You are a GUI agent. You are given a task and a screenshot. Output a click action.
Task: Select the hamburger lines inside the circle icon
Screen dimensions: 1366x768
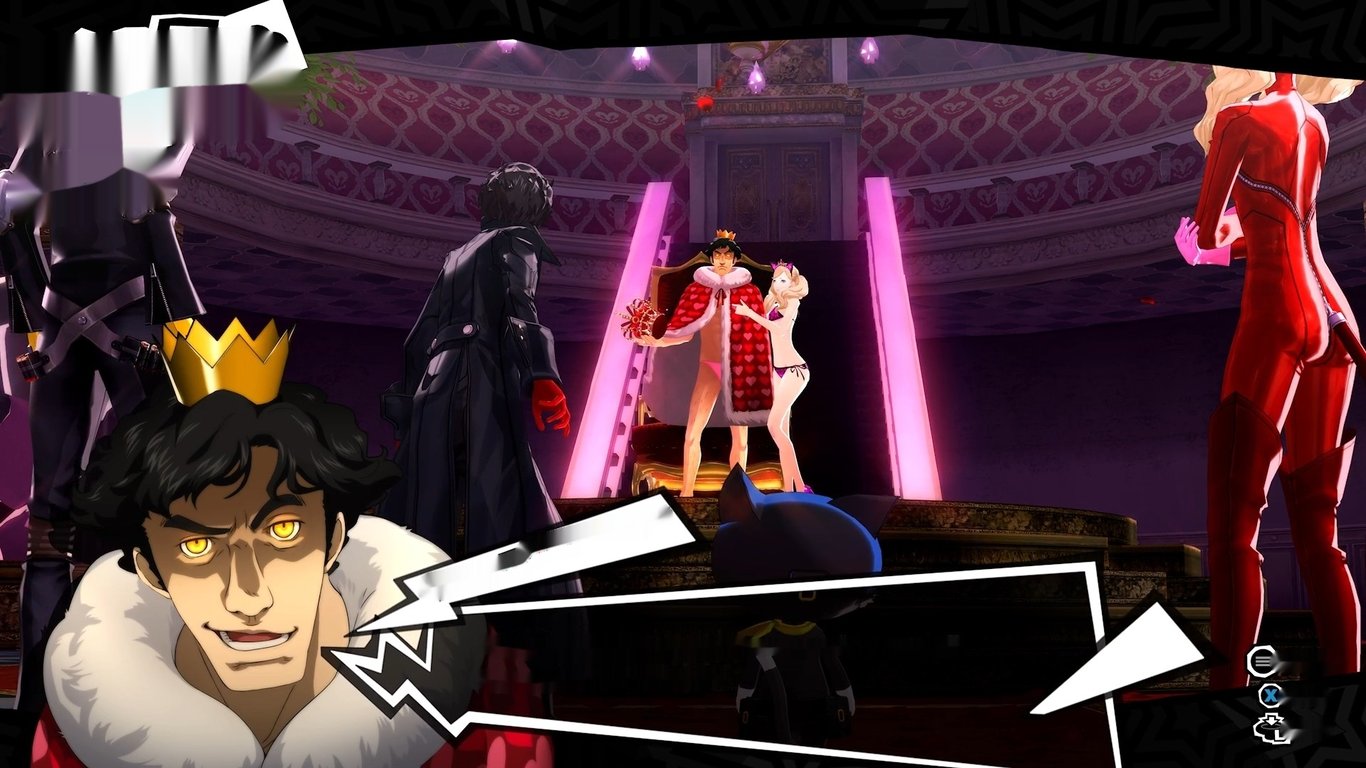tap(1262, 660)
